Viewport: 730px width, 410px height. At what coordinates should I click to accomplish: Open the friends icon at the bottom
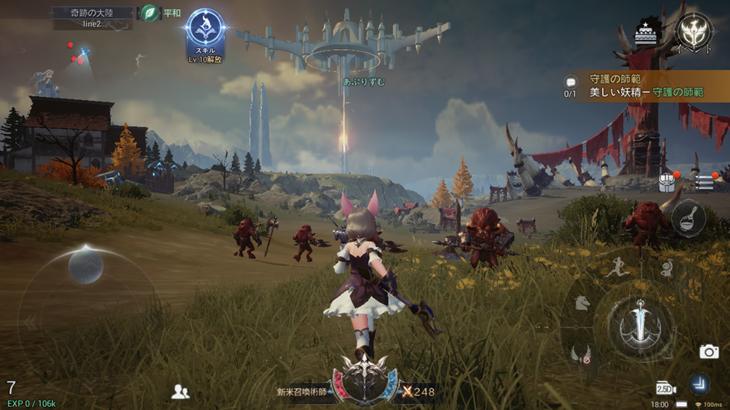coord(180,391)
